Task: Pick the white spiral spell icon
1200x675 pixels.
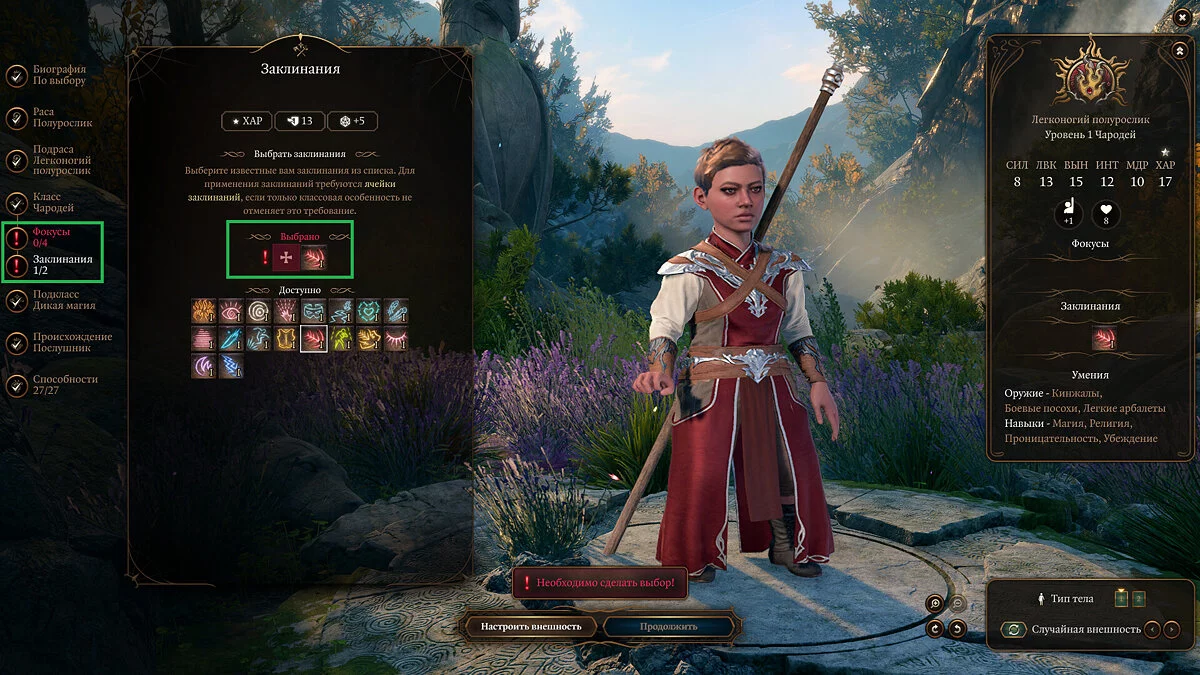Action: click(x=259, y=311)
